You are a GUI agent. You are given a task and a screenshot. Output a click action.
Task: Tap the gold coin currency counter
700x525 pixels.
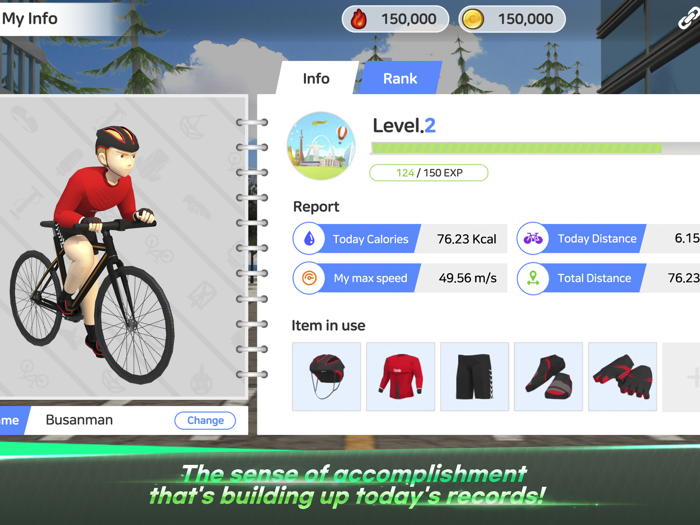pyautogui.click(x=512, y=19)
